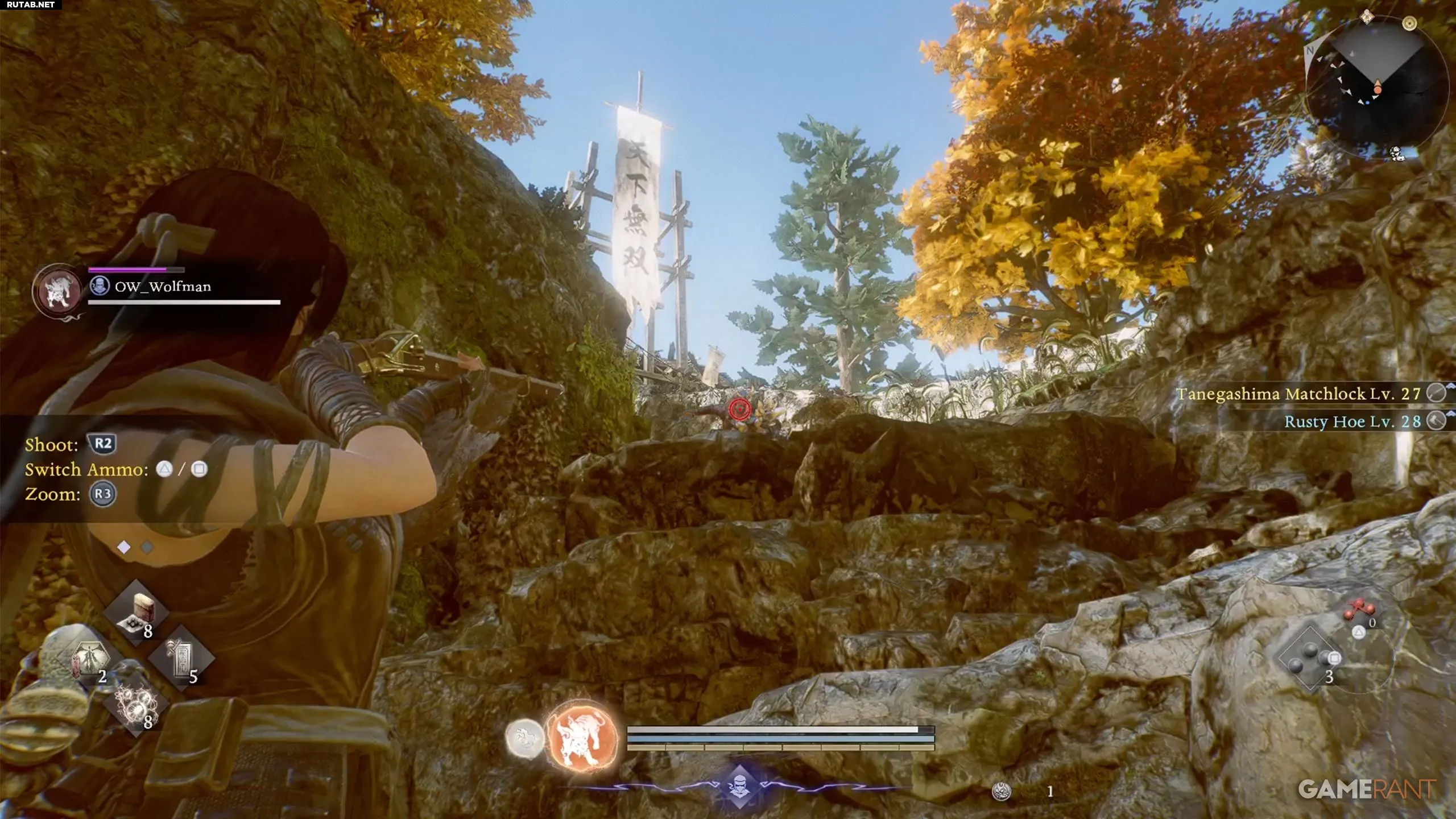Switch to the Rusty Hoe Lv. 28
The height and width of the screenshot is (819, 1456).
coord(1352,421)
